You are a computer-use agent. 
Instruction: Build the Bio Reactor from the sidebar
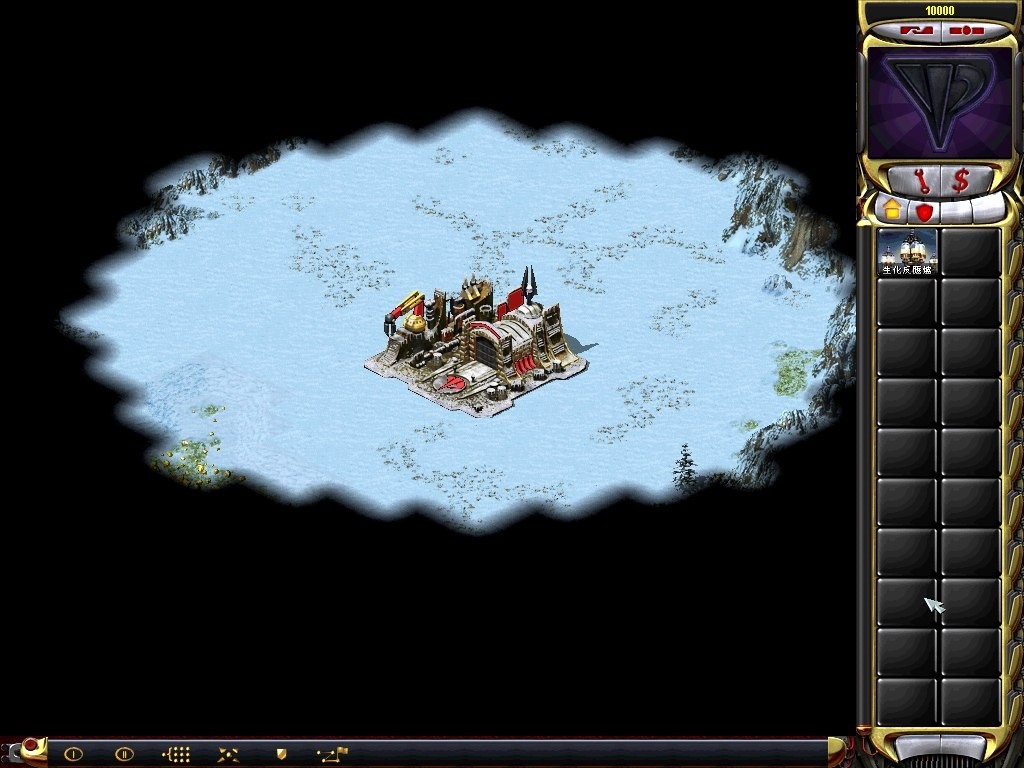(x=907, y=251)
